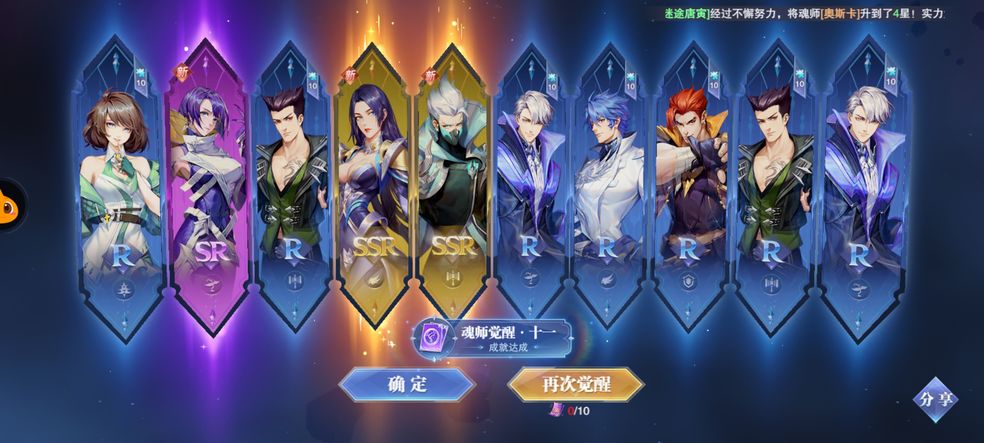Open the 魂师觉醒·十一 achievement banner
984x443 pixels.
click(x=496, y=337)
